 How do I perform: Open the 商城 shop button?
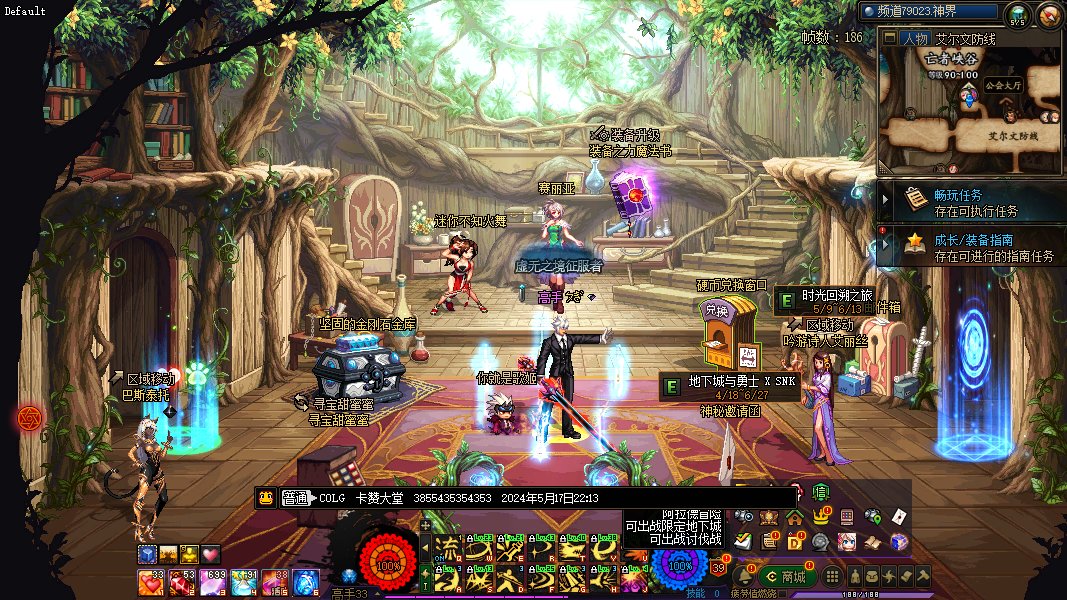[786, 576]
